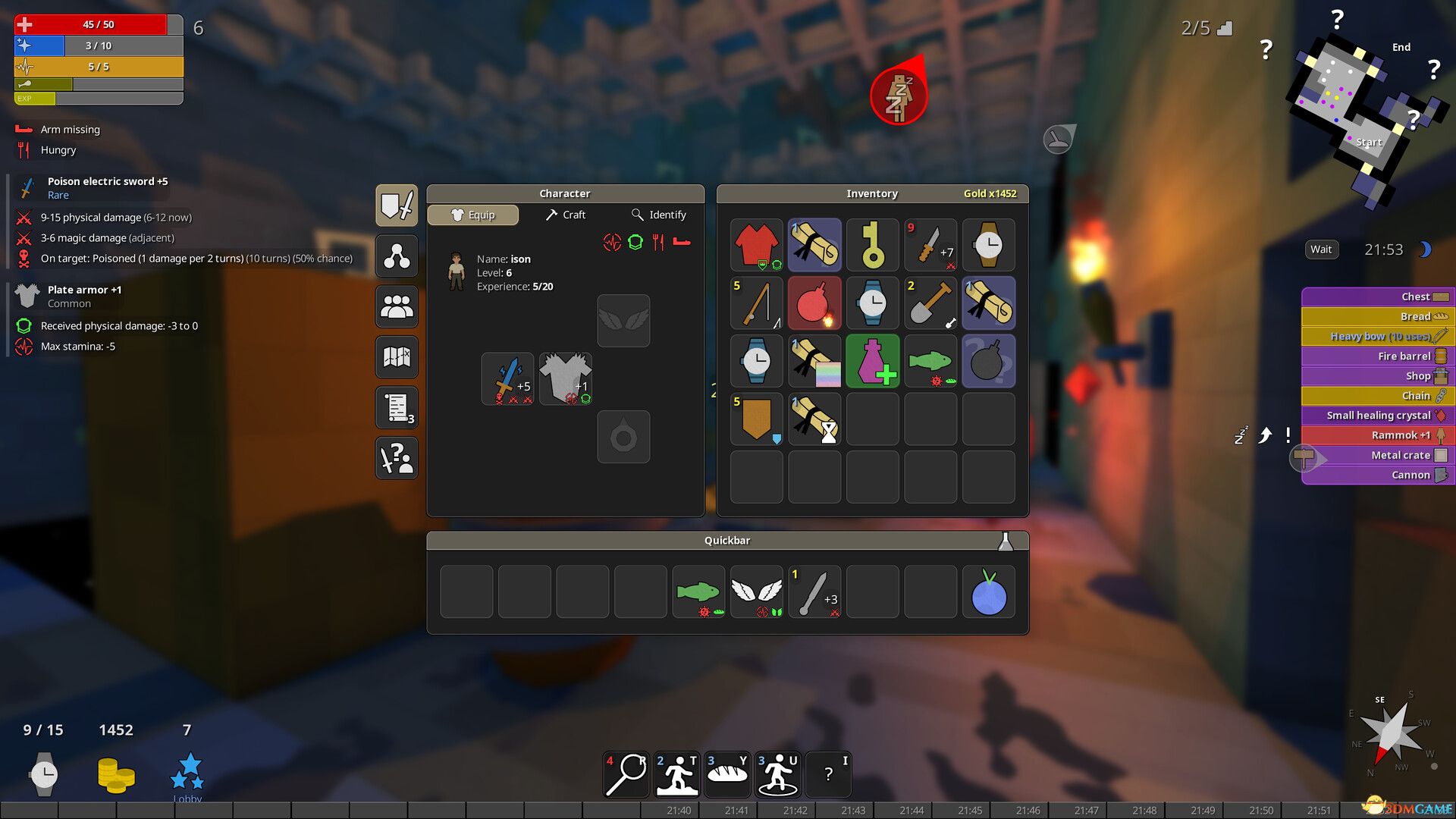Select the equipped Plate armor slot
The image size is (1456, 819).
tap(566, 378)
